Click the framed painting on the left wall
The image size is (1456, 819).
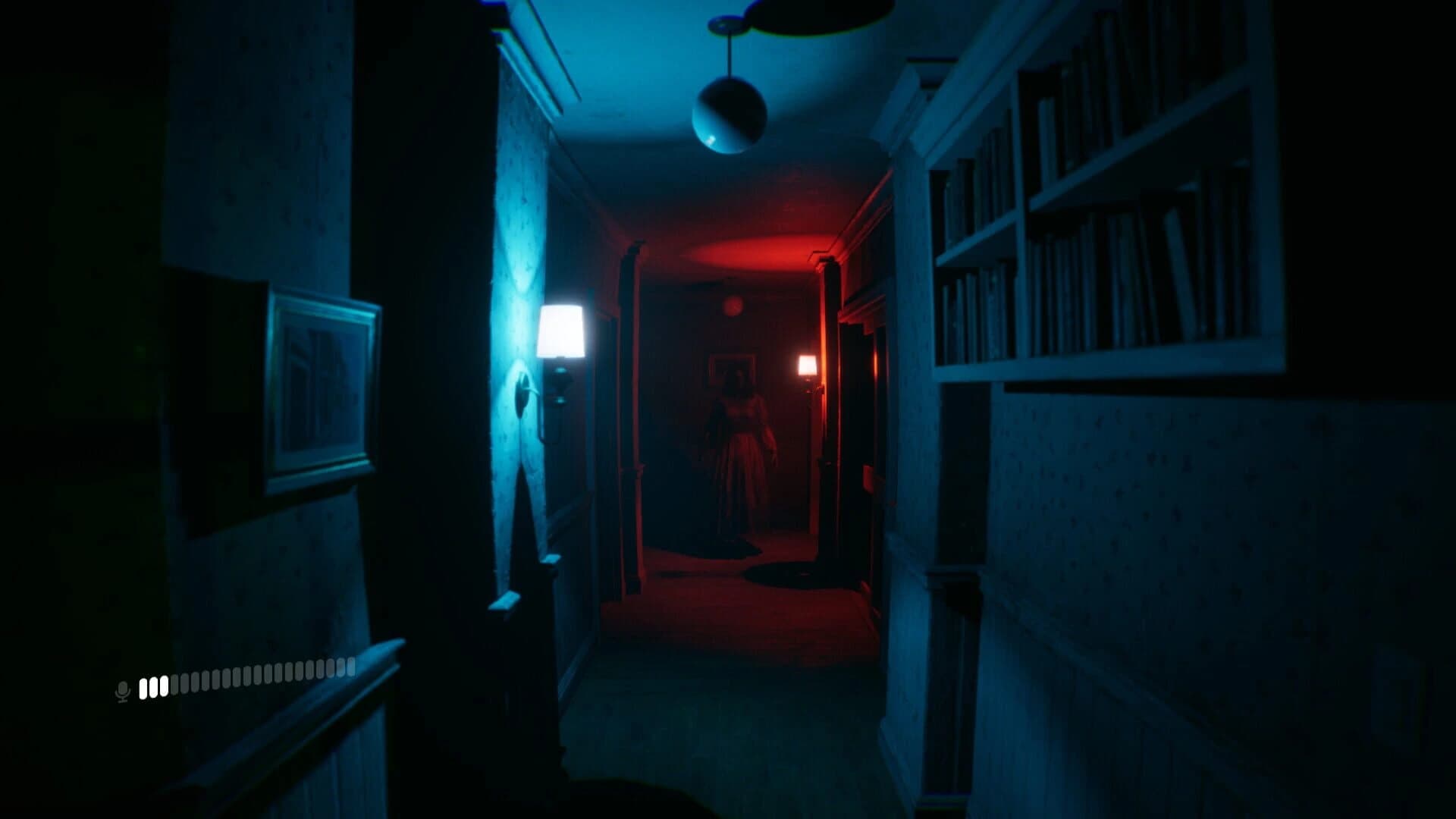tap(318, 387)
